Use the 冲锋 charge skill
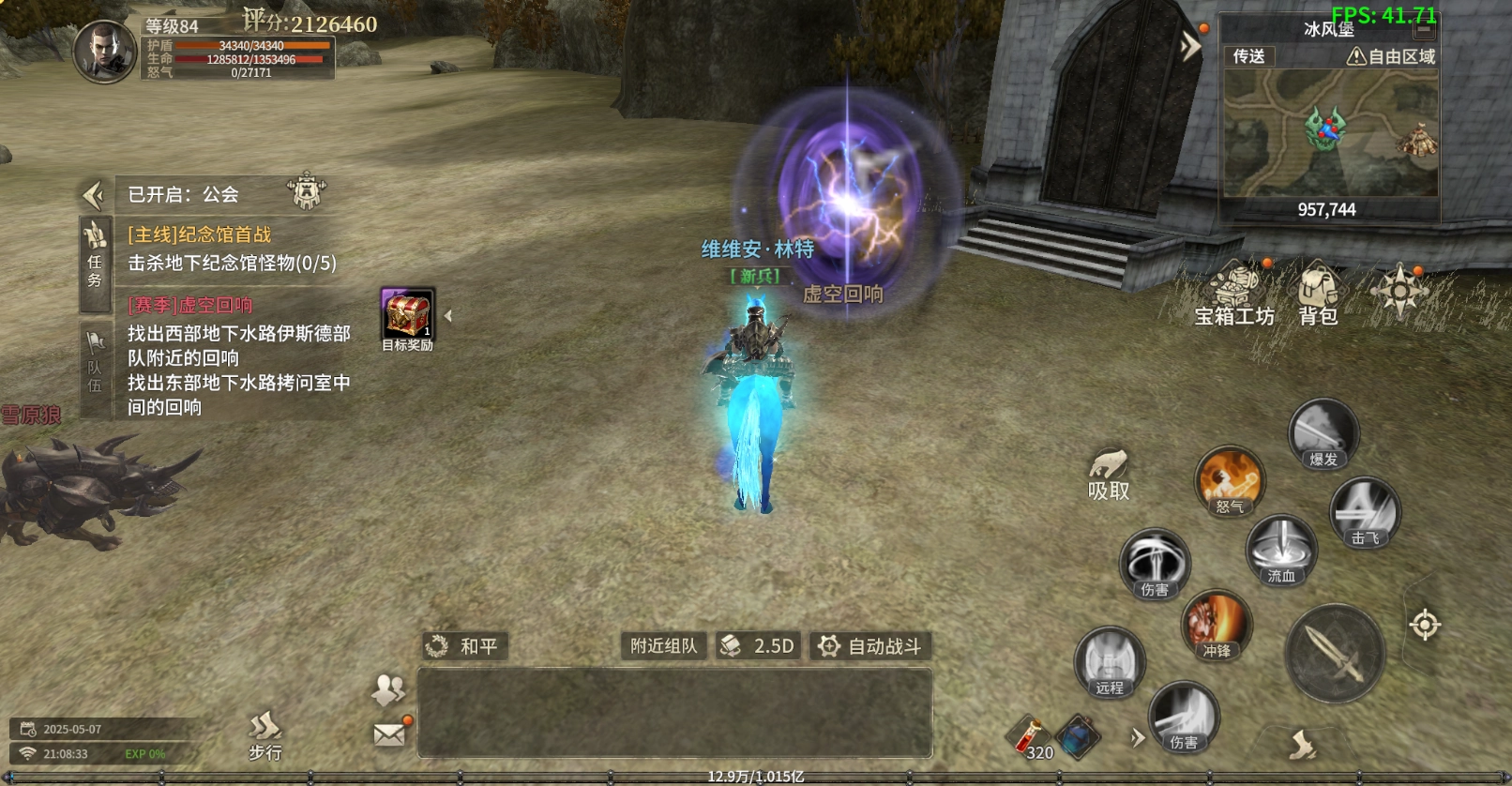Viewport: 1512px width, 786px height. click(x=1217, y=626)
